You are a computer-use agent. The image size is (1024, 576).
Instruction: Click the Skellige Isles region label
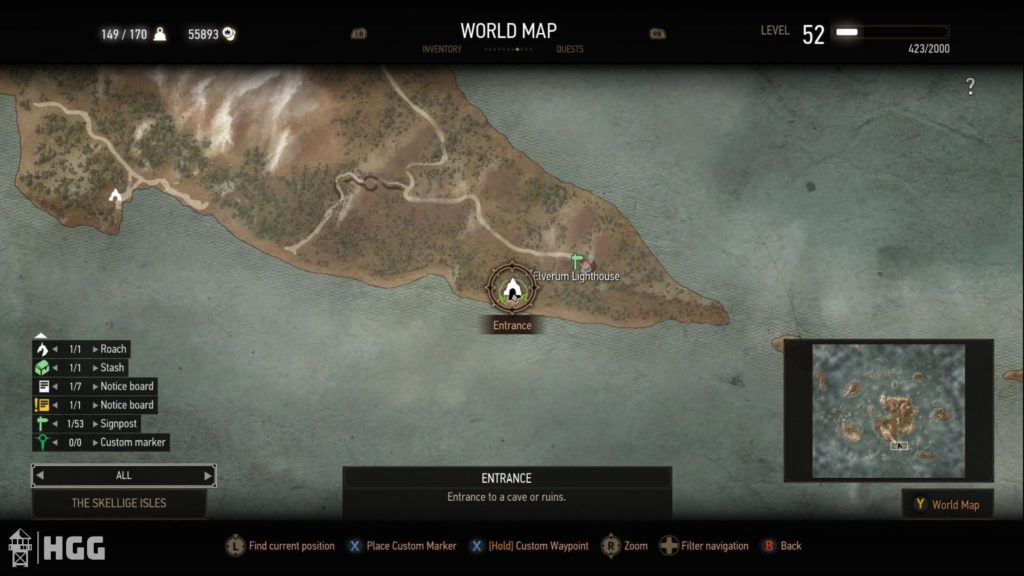(x=119, y=503)
